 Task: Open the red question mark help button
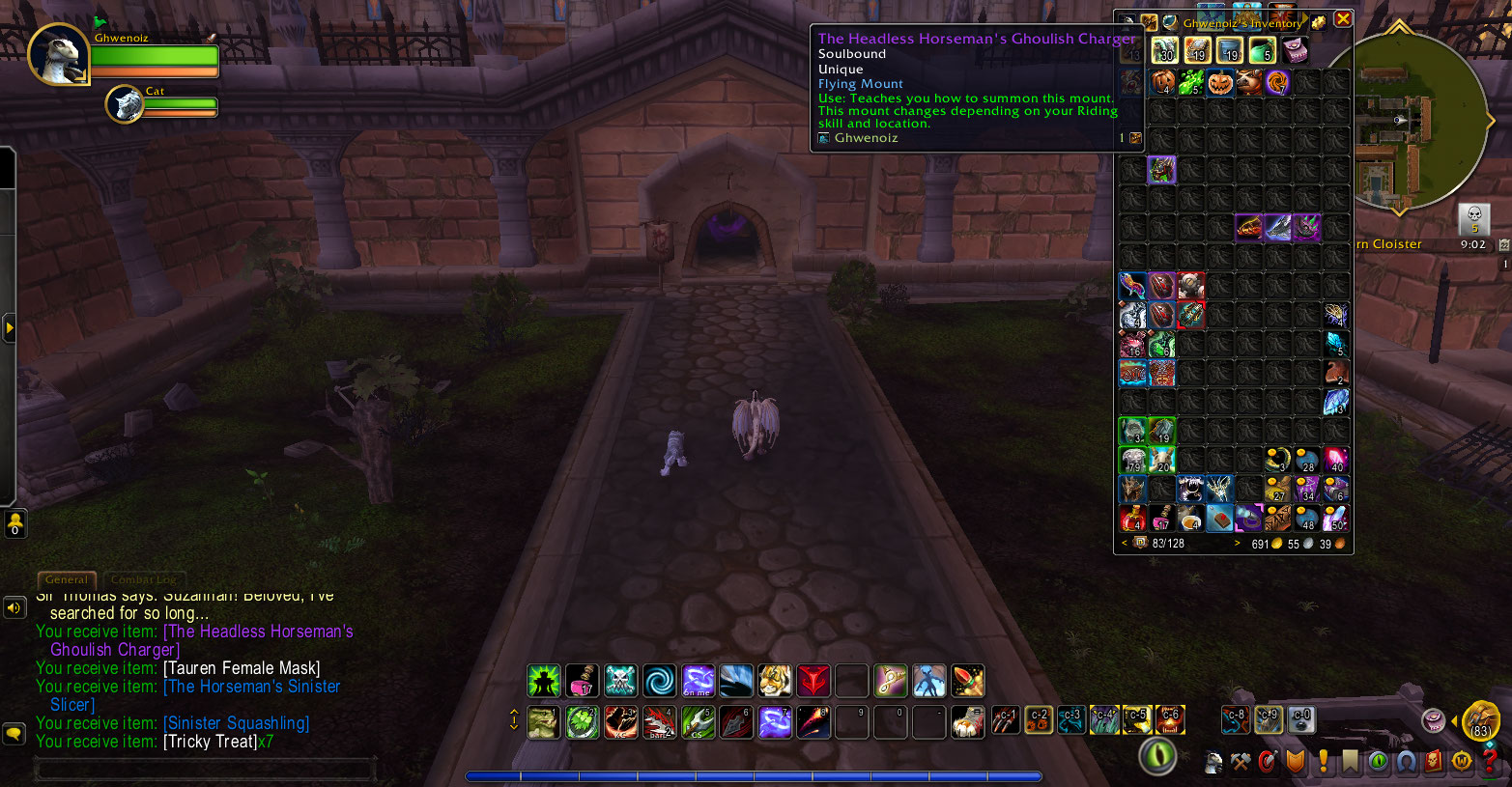tap(1489, 763)
